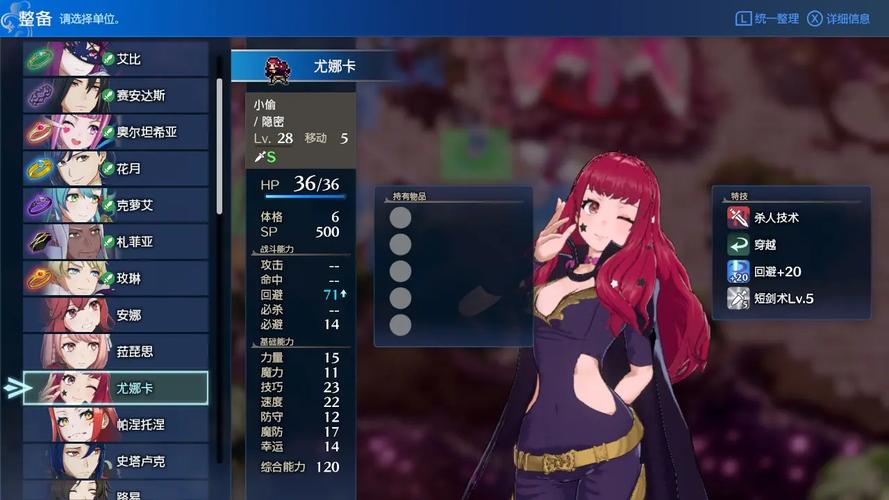Show the 杀人技术 skill details

pyautogui.click(x=777, y=217)
